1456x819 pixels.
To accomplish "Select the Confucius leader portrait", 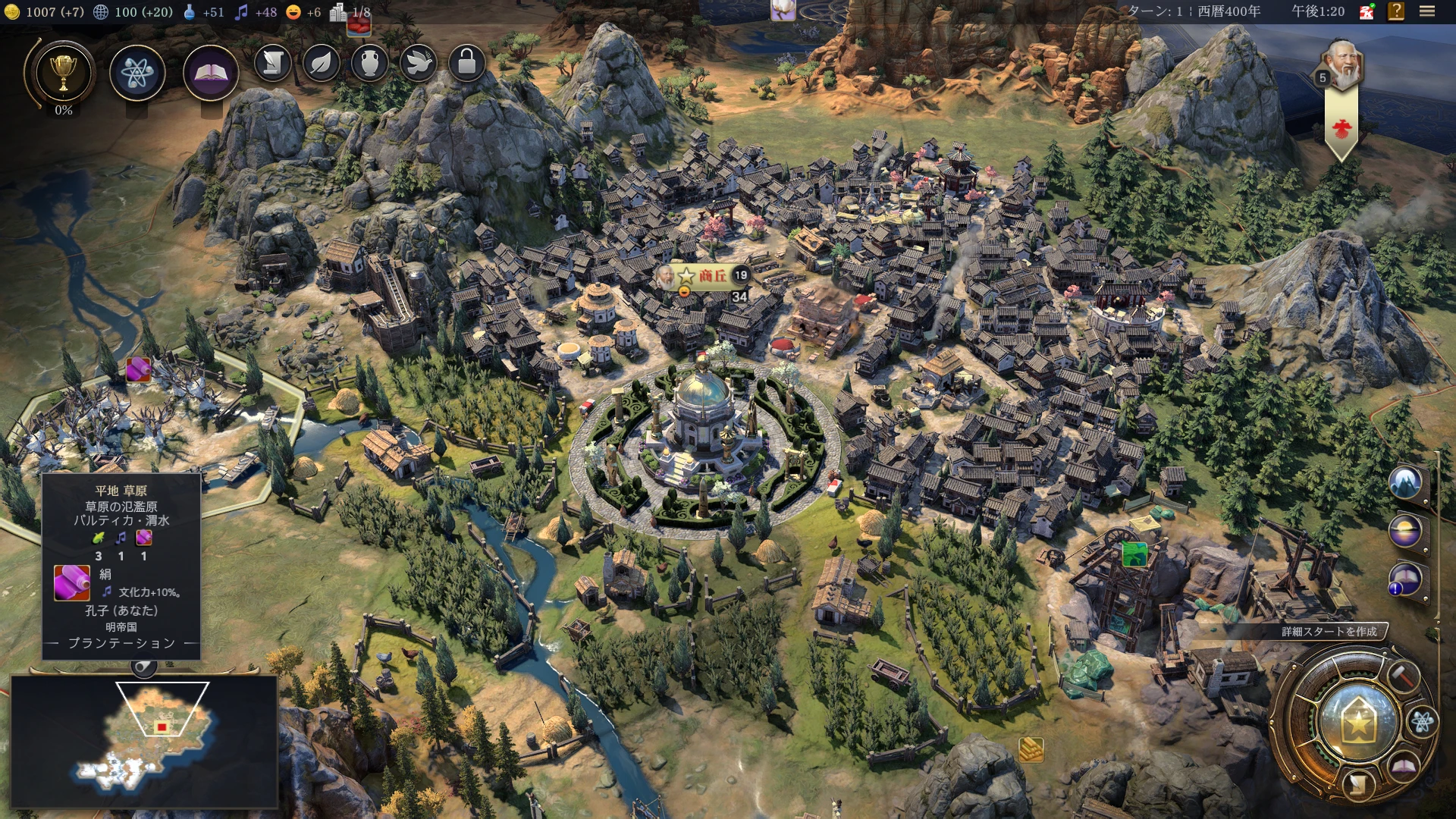I will (x=1341, y=66).
